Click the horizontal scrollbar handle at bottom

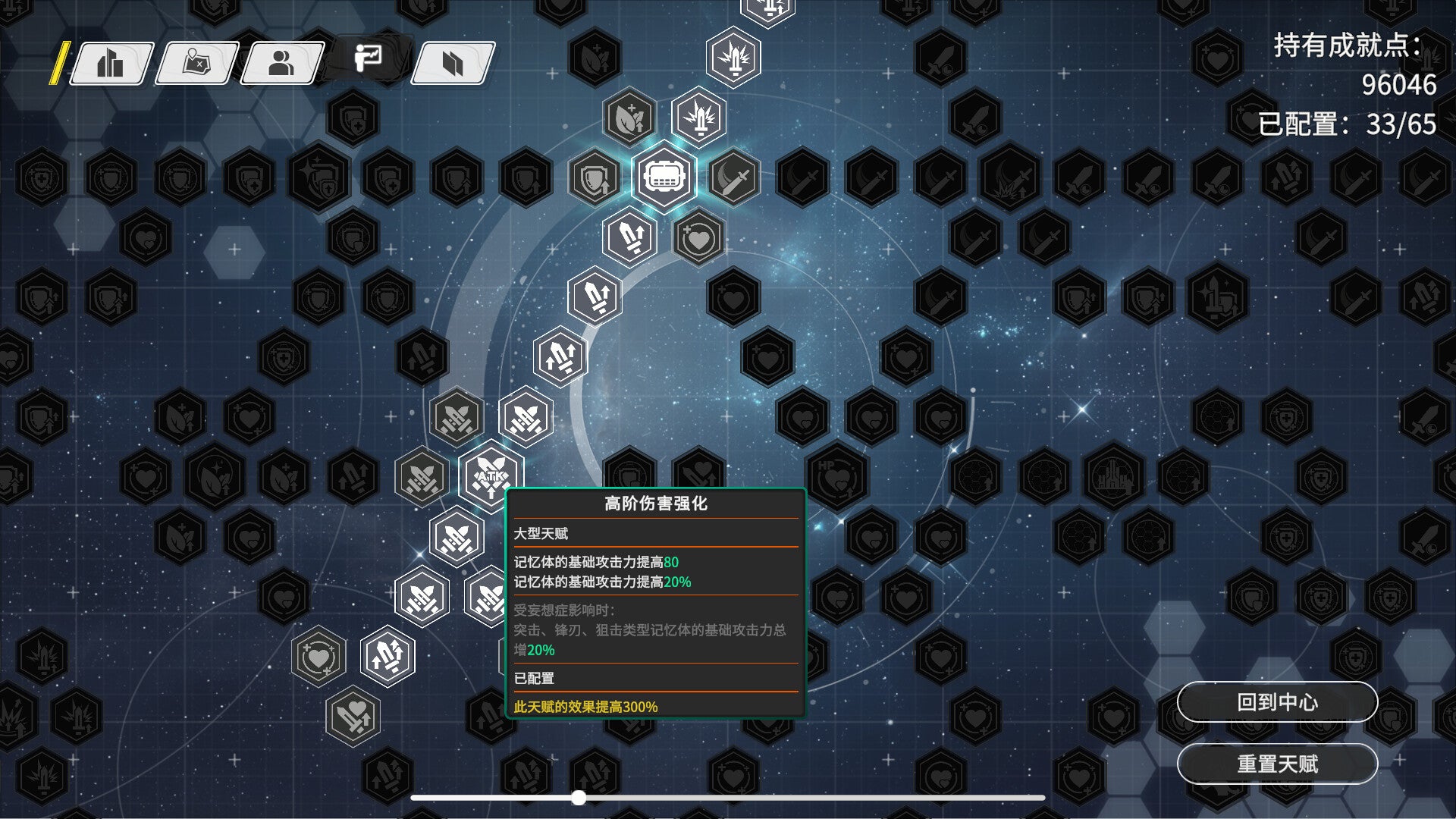tap(579, 798)
